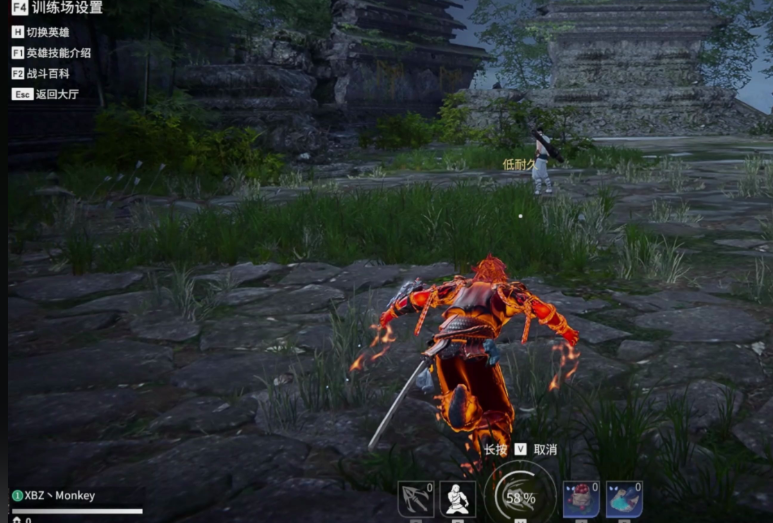Click the circular 58% ultimate gauge

coord(520,496)
